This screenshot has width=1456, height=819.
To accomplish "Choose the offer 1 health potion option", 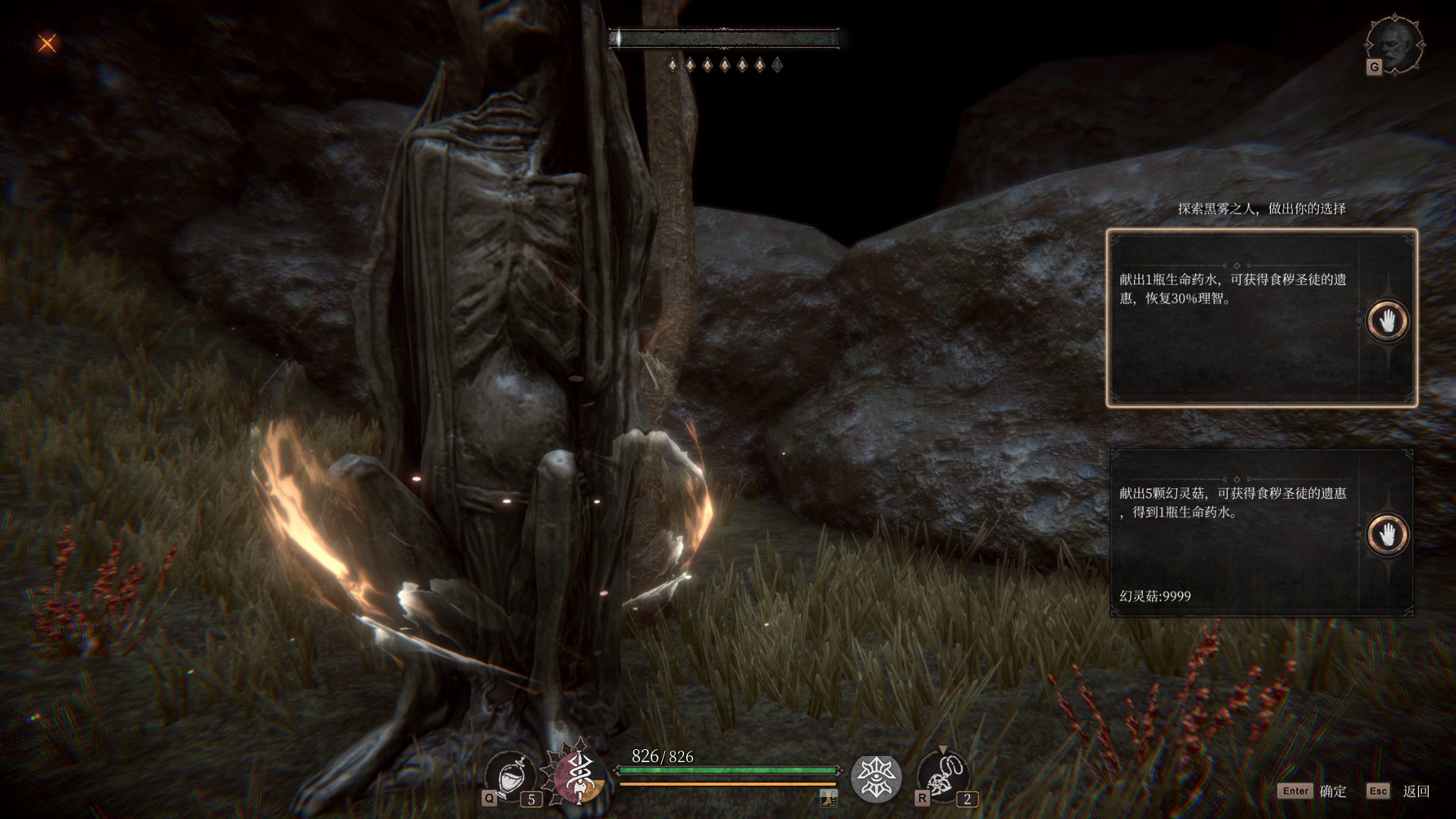I will [x=1232, y=318].
